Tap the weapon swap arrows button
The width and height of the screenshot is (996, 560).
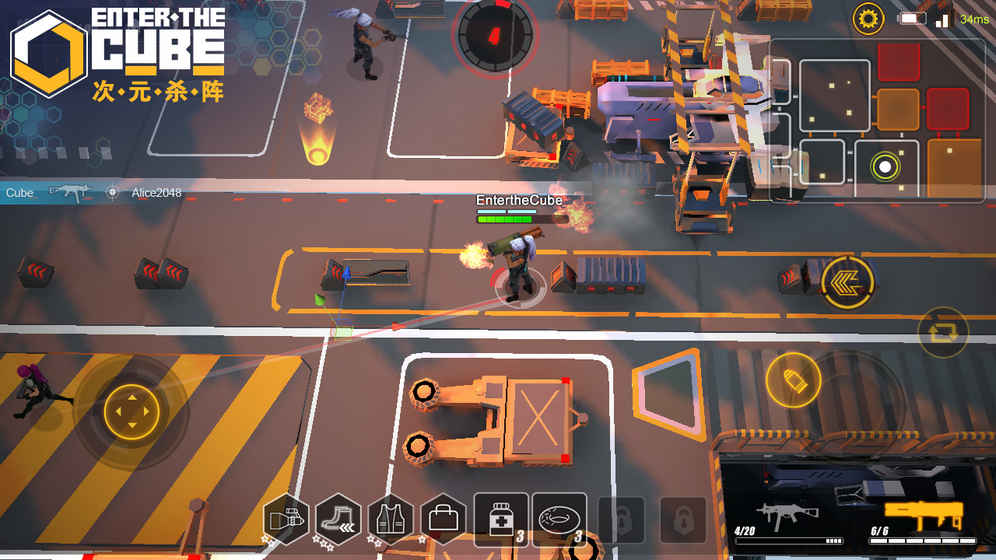[x=942, y=332]
